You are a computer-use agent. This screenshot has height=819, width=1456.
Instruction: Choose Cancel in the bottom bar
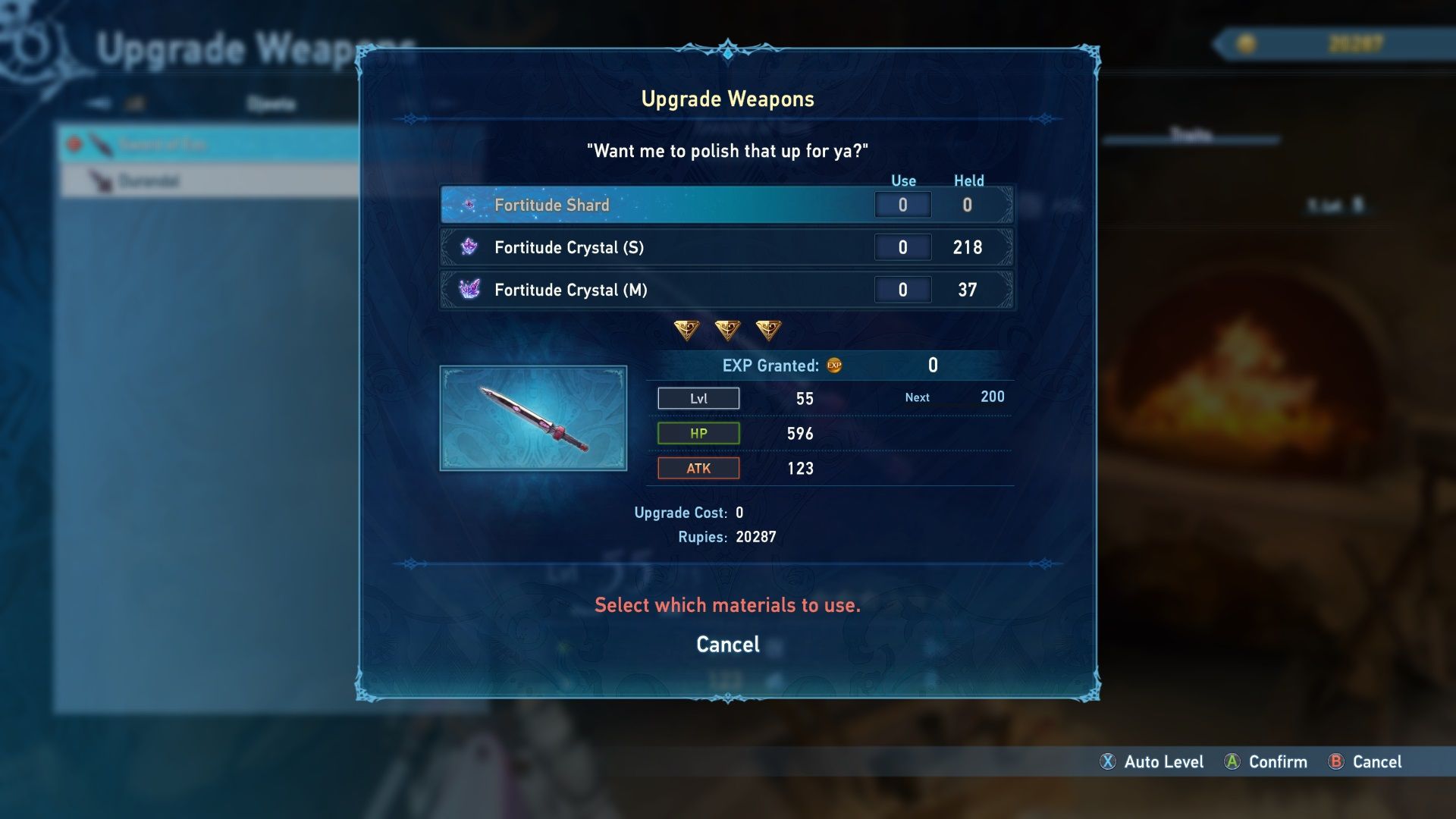(x=1365, y=761)
